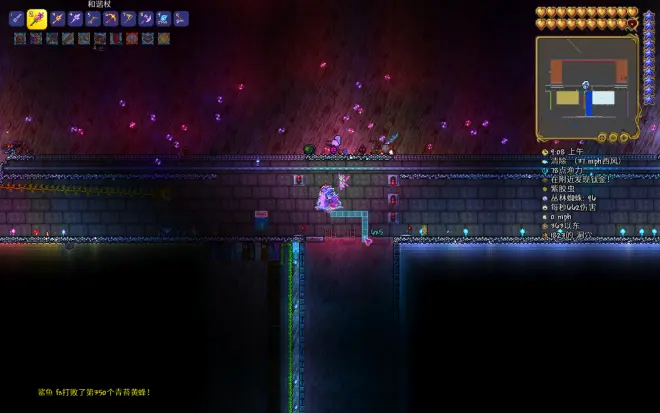Equip the purple staff in hotbar slot 4
Viewport: 660px width, 413px height.
[75, 18]
